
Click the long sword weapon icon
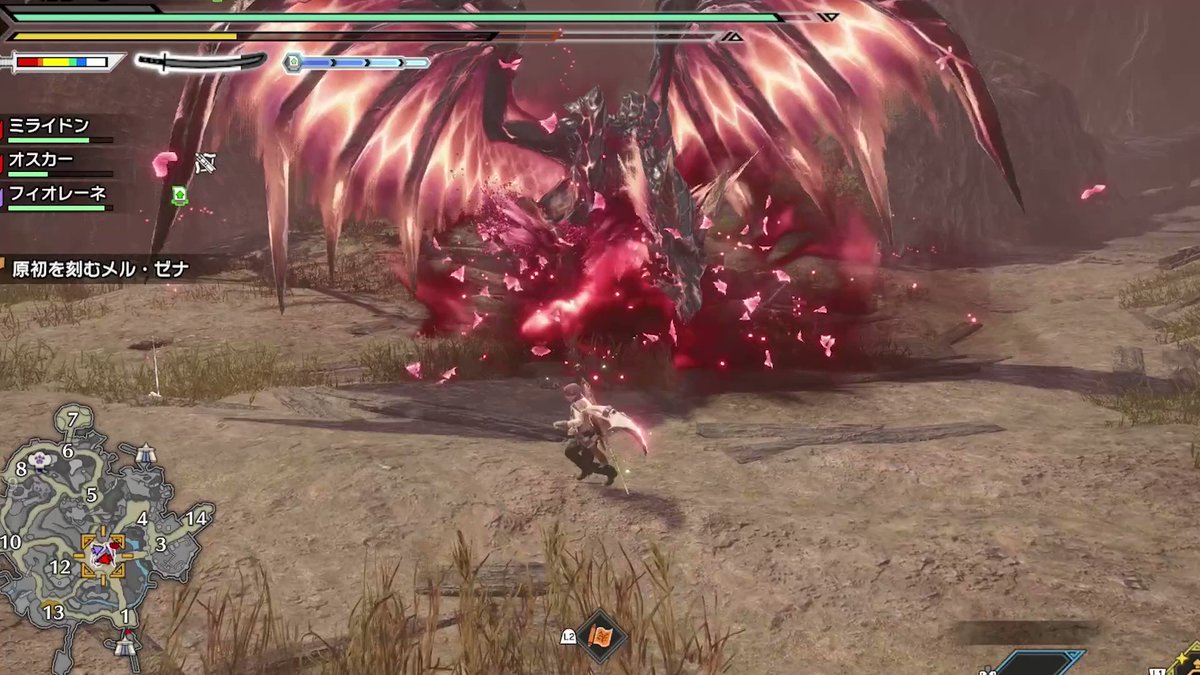pyautogui.click(x=201, y=62)
